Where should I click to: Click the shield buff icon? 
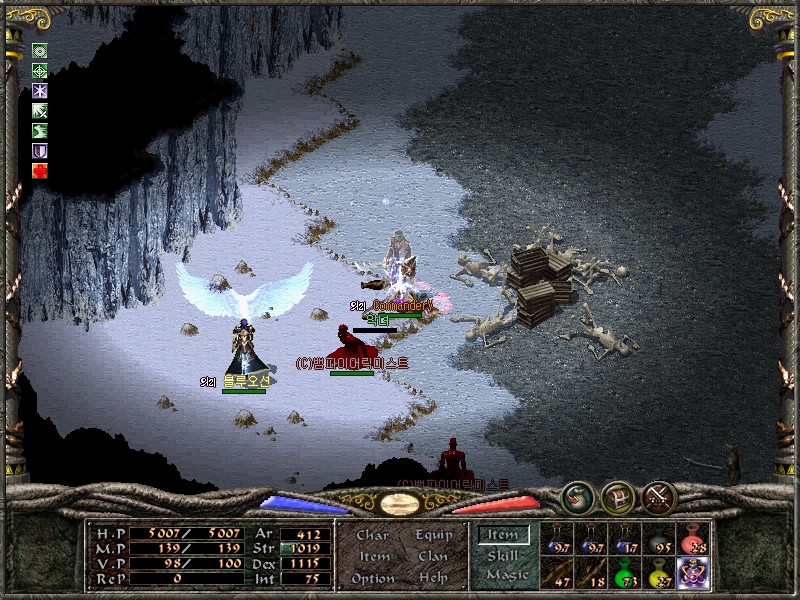tap(40, 151)
